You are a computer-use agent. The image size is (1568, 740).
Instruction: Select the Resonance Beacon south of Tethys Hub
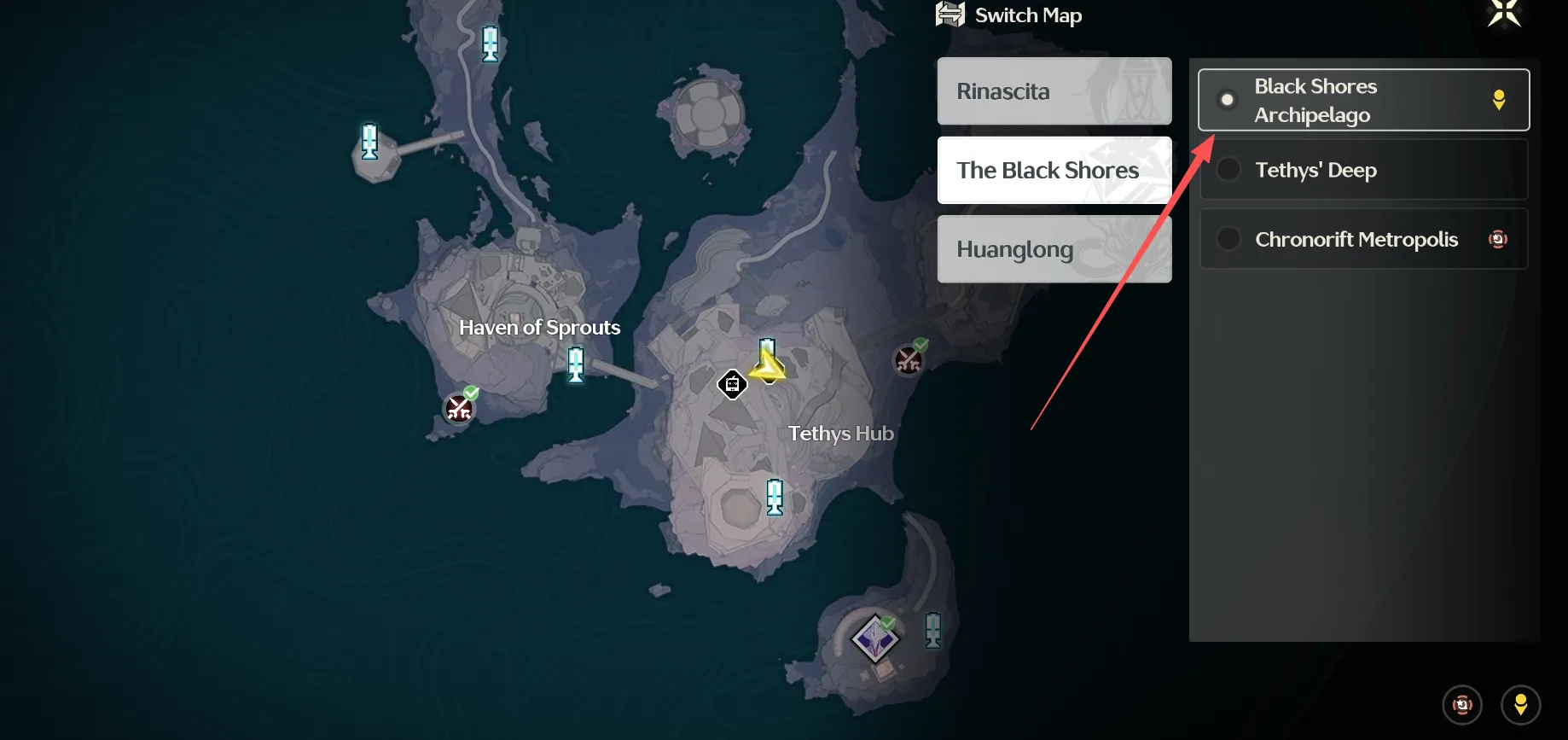coord(774,495)
